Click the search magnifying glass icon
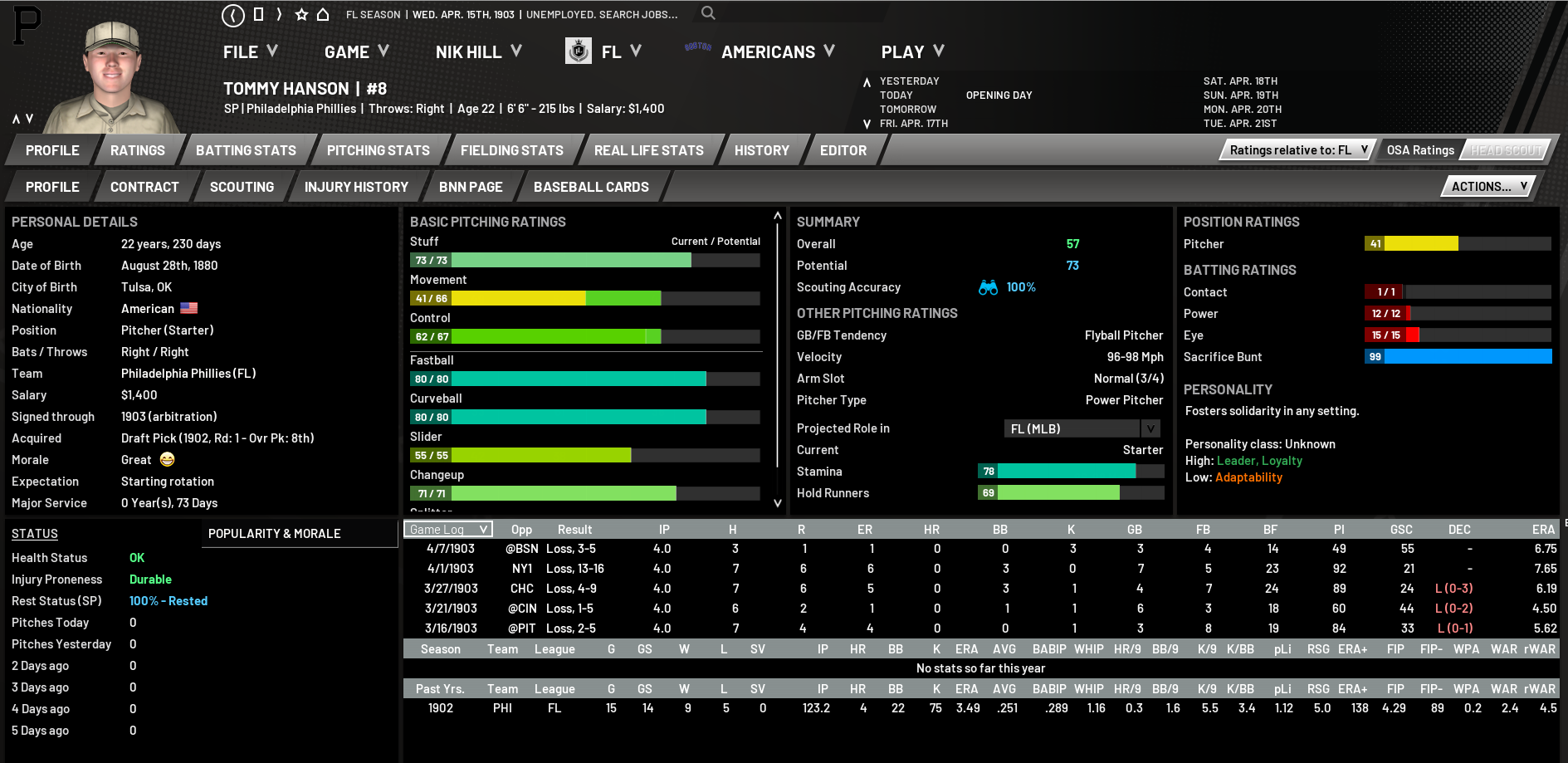Viewport: 1568px width, 763px height. click(708, 13)
